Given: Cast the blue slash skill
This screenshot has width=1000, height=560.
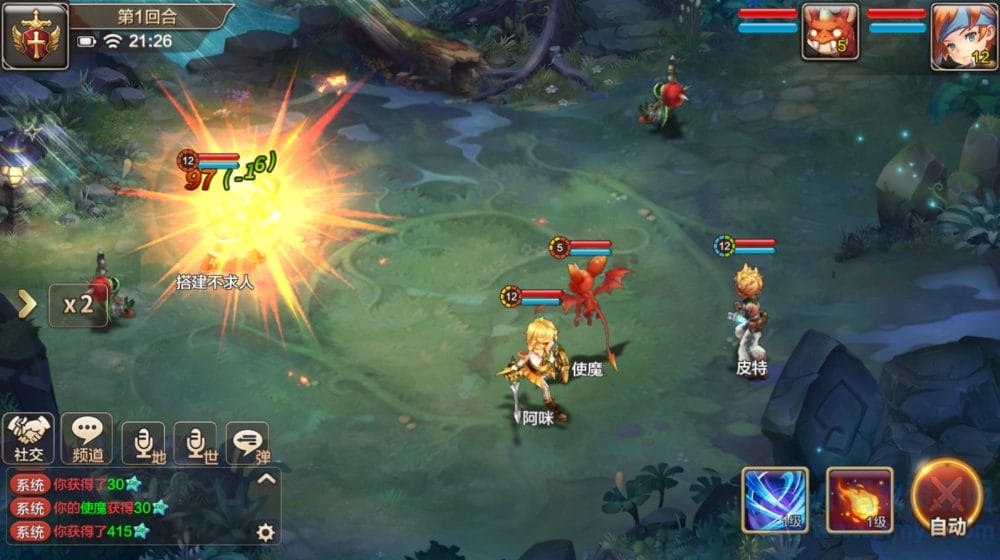Looking at the screenshot, I should pyautogui.click(x=775, y=499).
